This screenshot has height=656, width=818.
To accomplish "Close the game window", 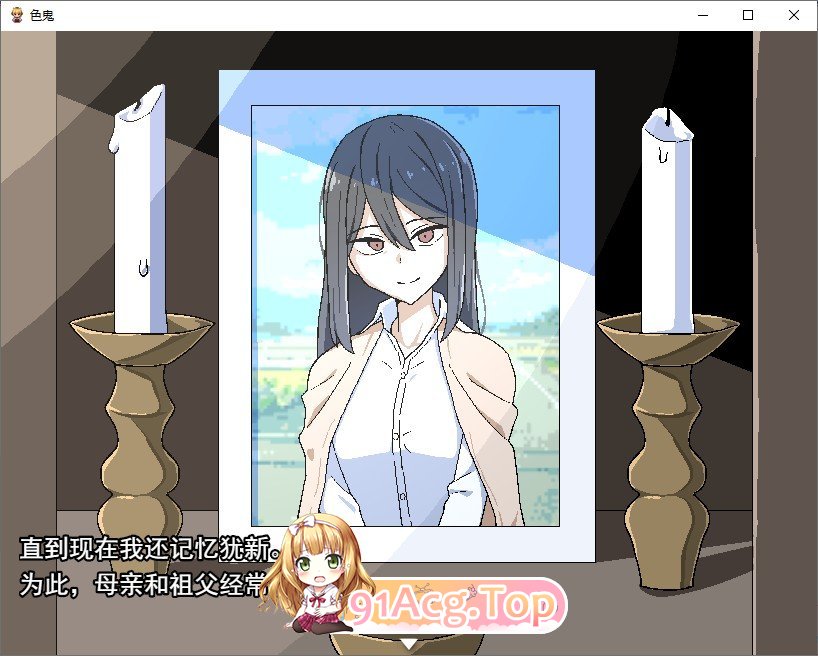I will 794,15.
